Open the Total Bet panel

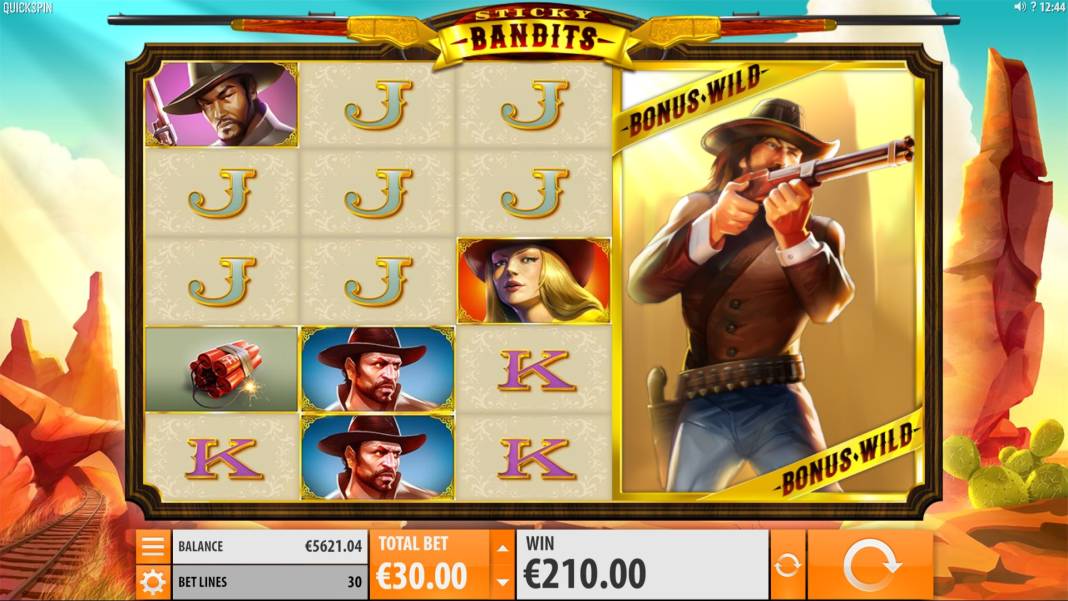429,565
